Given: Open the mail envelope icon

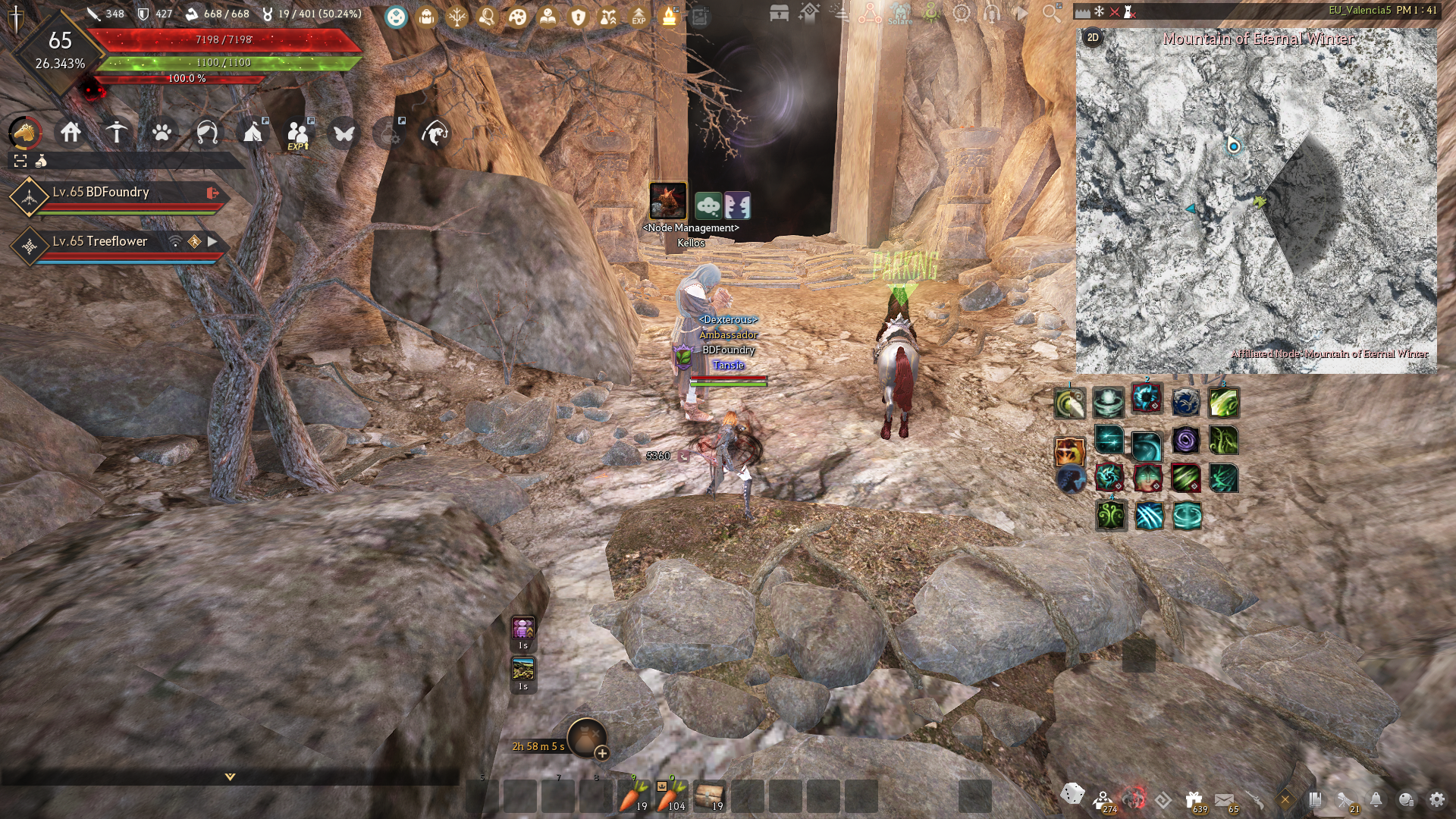Looking at the screenshot, I should [x=1224, y=799].
